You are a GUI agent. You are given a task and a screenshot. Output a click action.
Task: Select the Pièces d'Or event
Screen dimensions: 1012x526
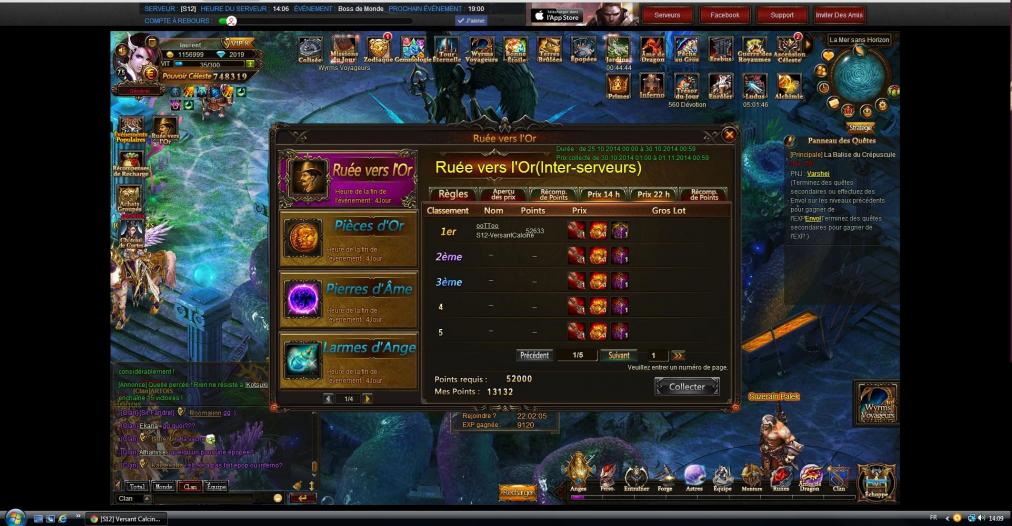pos(348,238)
